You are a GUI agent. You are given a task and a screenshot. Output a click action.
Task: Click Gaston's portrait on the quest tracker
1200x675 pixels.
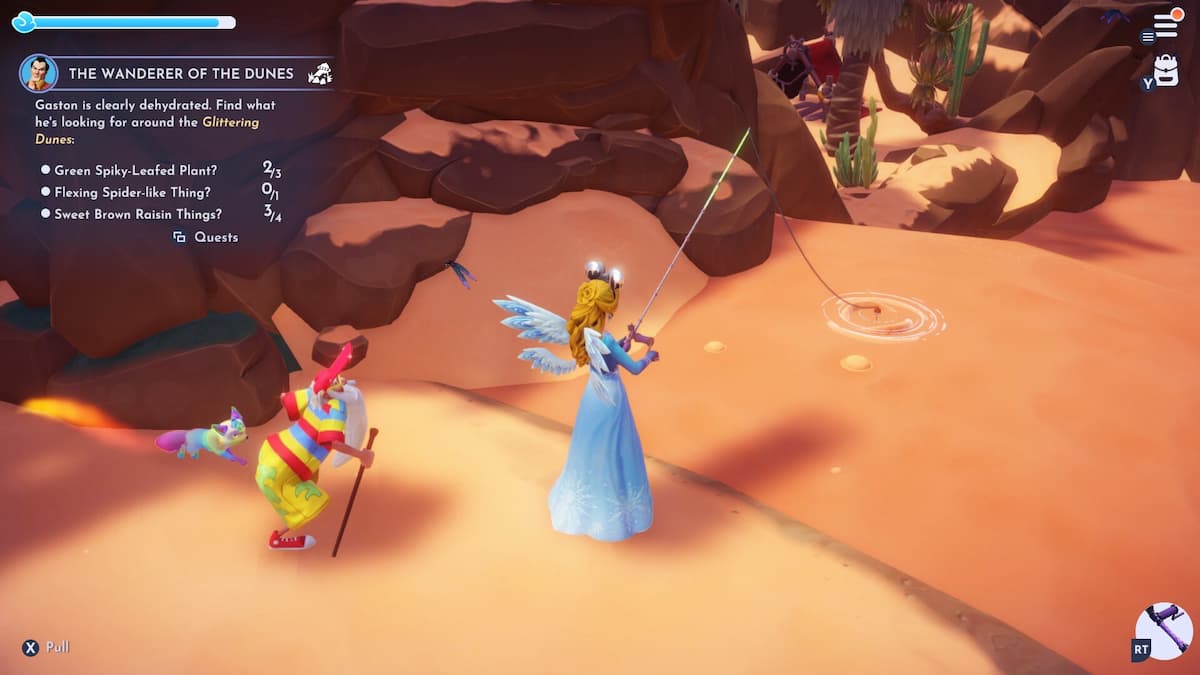(x=38, y=73)
